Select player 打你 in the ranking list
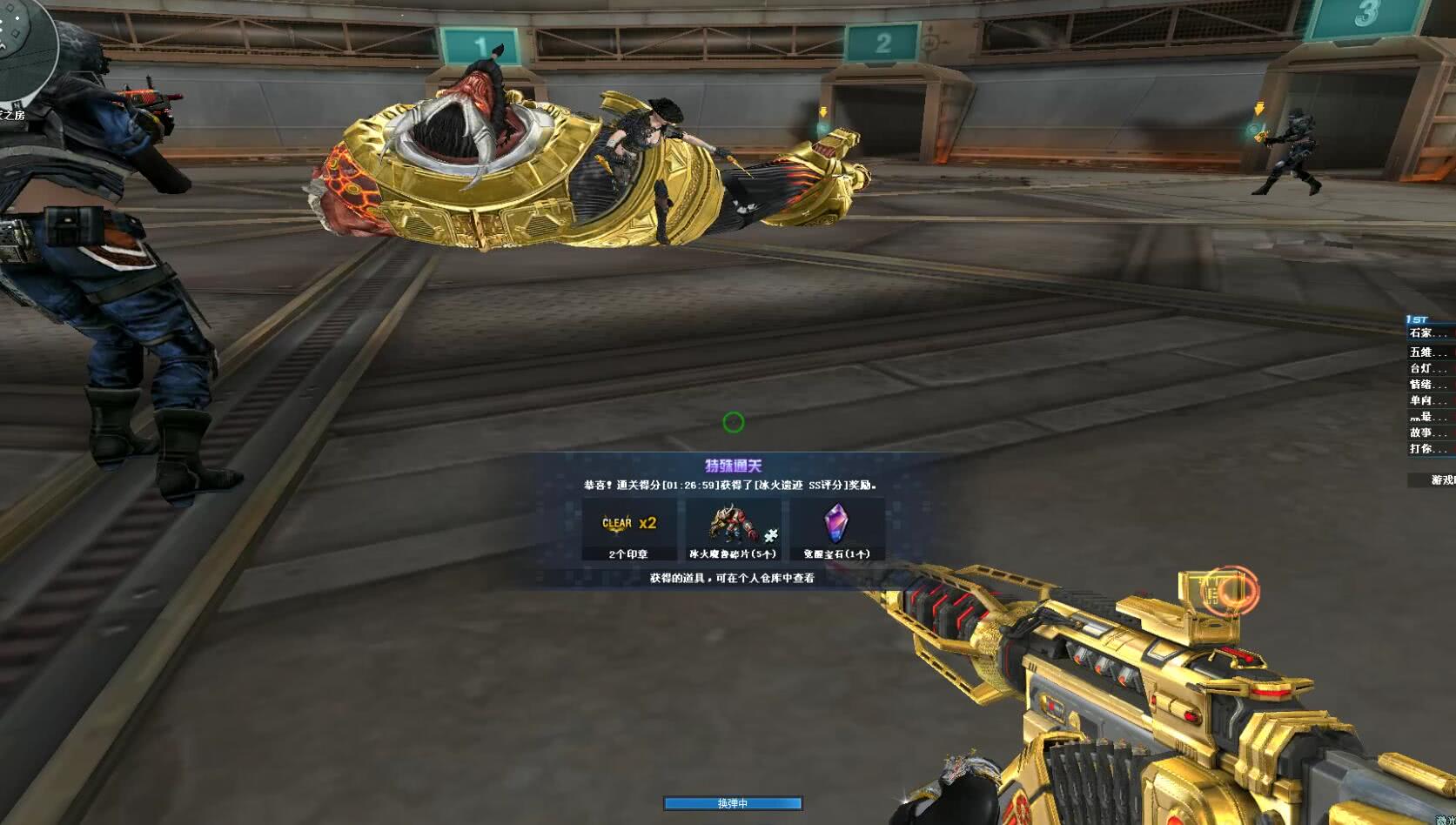This screenshot has width=1456, height=825. click(x=1427, y=449)
